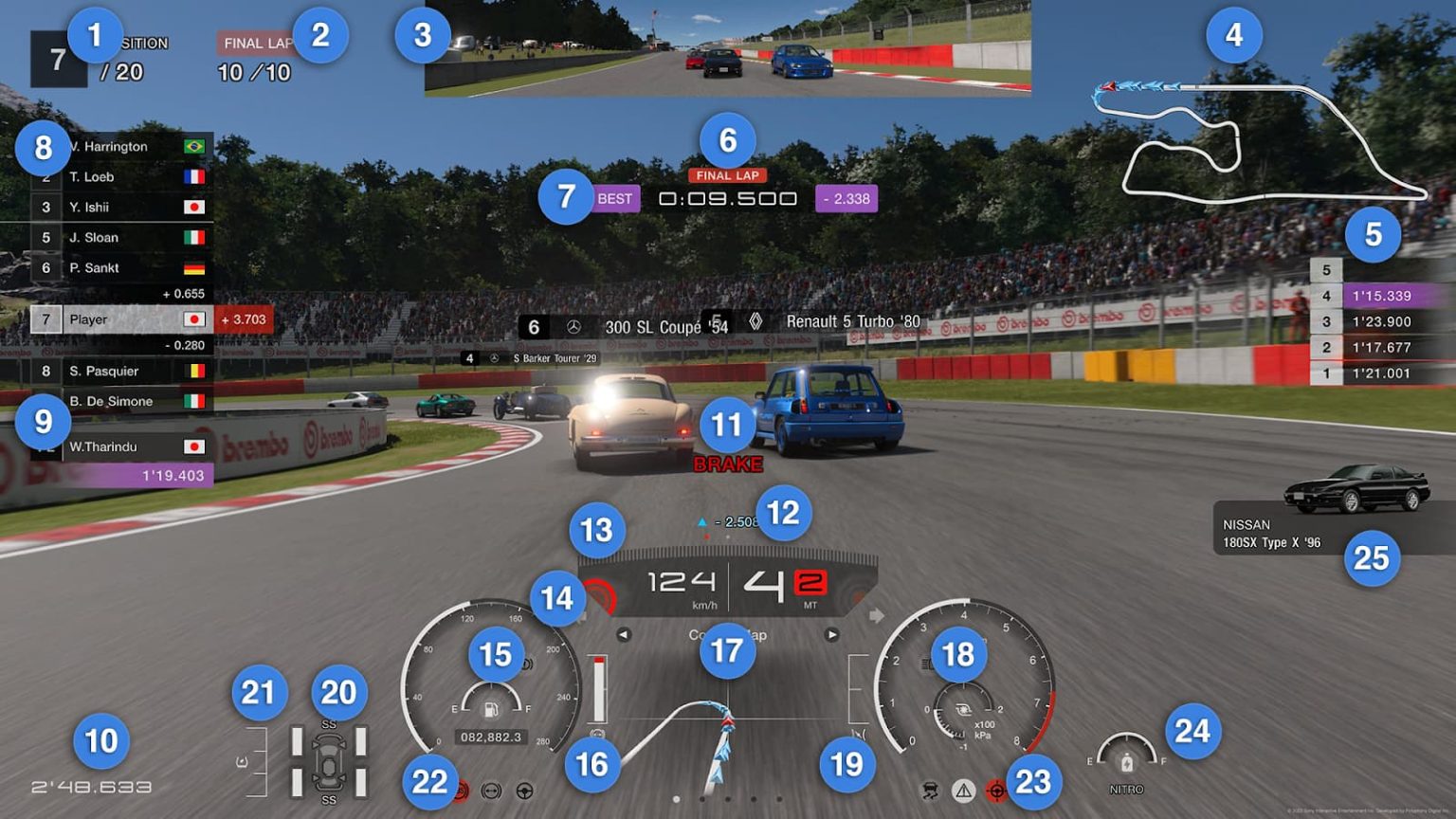This screenshot has width=1456, height=819.
Task: Click the traction control skid icon
Action: [x=930, y=792]
